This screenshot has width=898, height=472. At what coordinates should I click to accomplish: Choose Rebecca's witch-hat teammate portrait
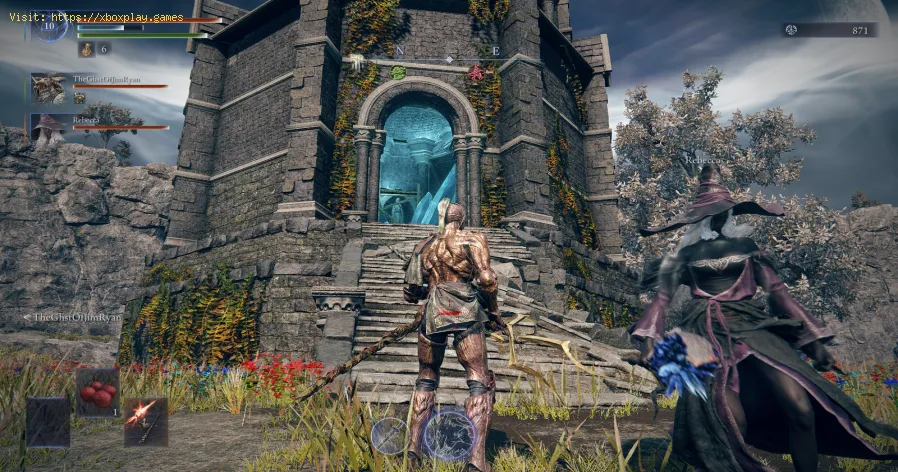[x=48, y=128]
